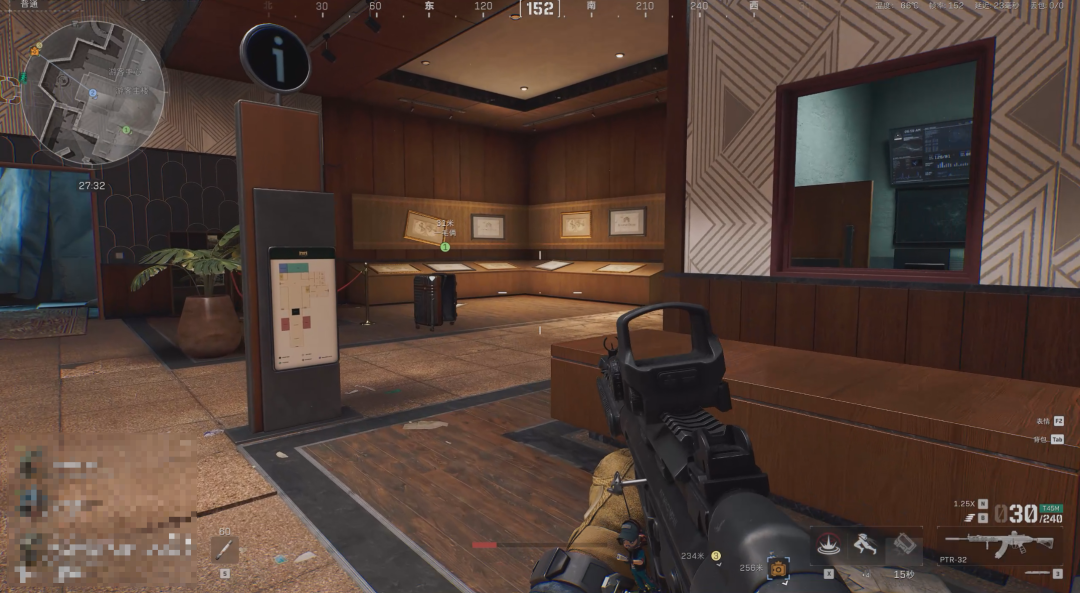
Task: Click the blue number 2 minimap marker
Action: (x=93, y=93)
